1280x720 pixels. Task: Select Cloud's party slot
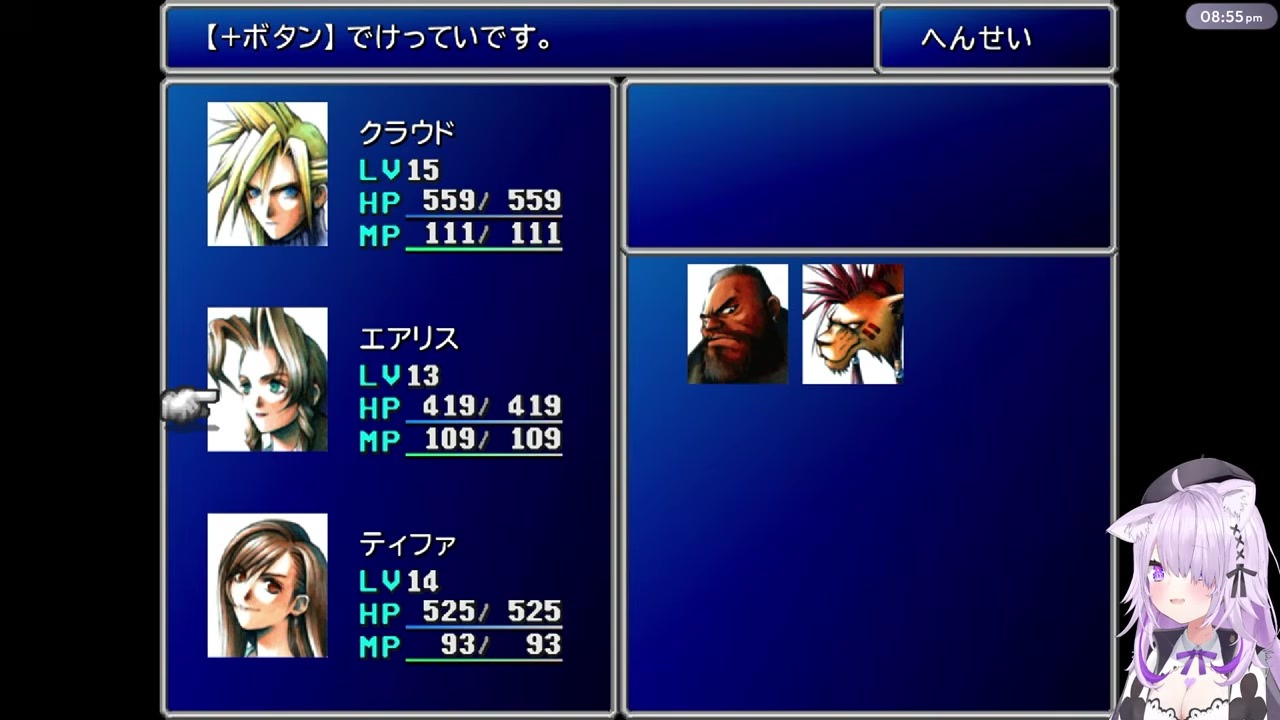[267, 174]
